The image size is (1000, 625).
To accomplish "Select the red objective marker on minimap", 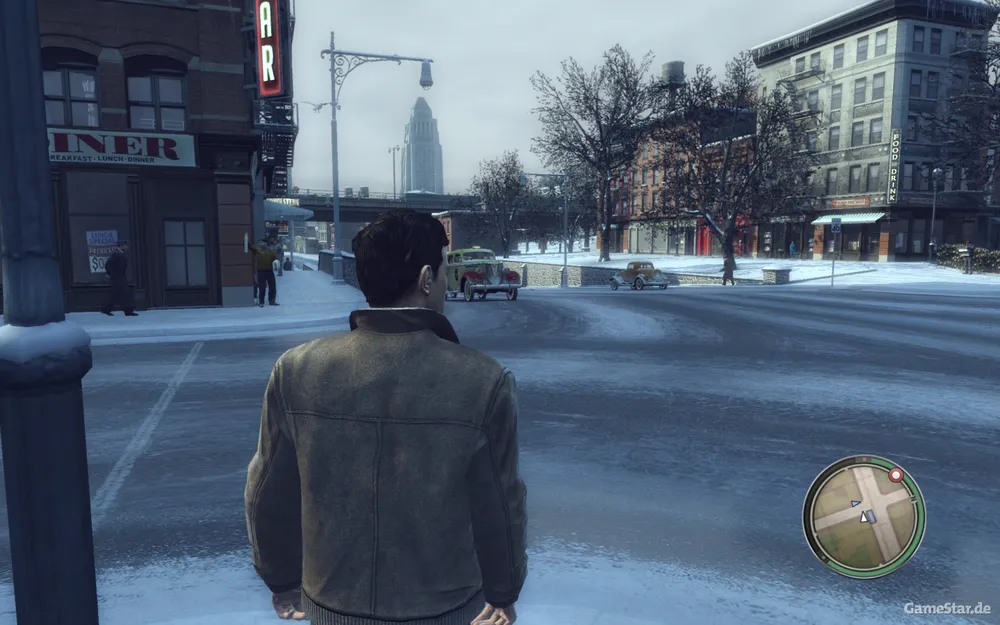I will coord(896,475).
